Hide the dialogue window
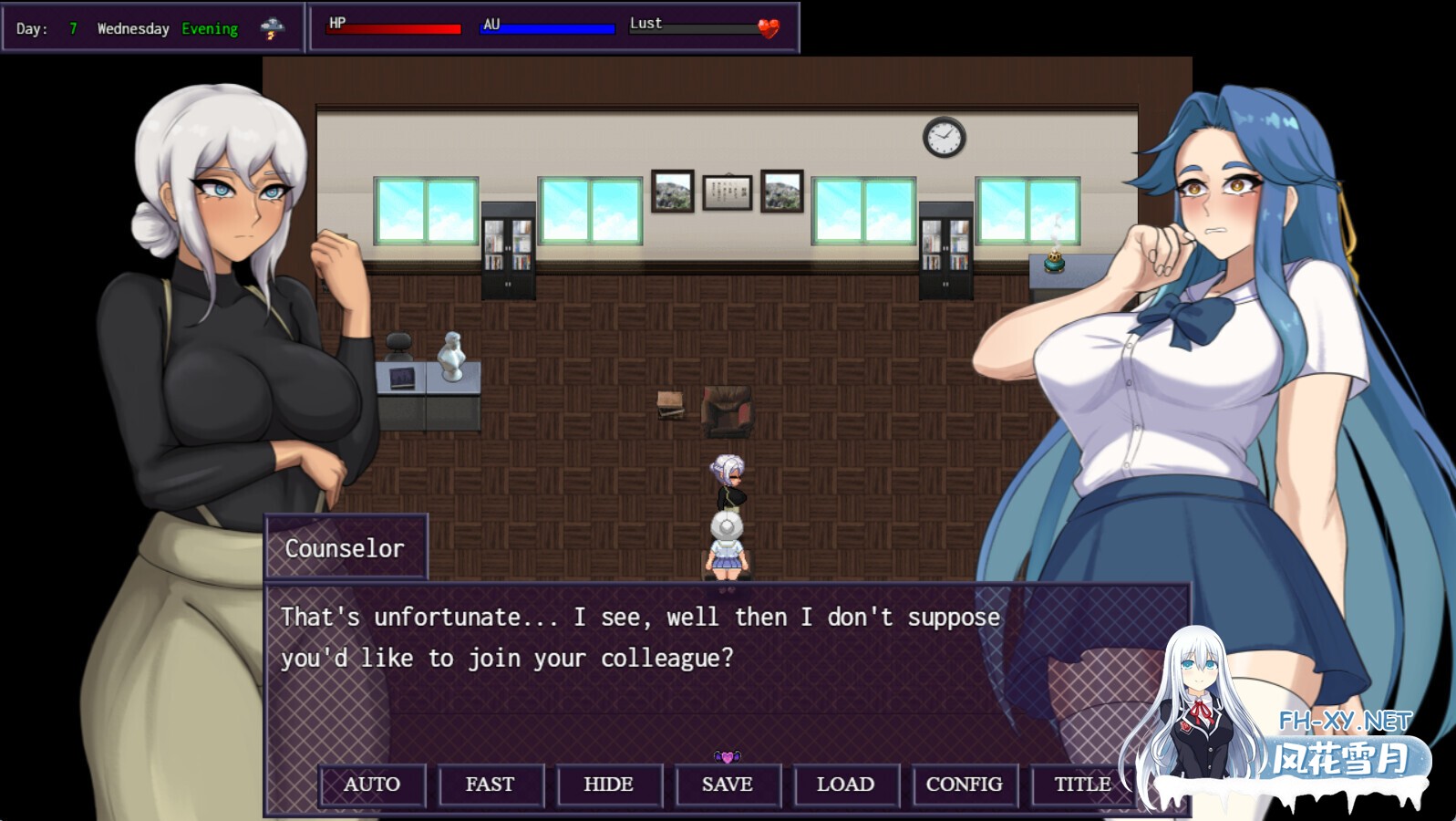 [x=609, y=785]
